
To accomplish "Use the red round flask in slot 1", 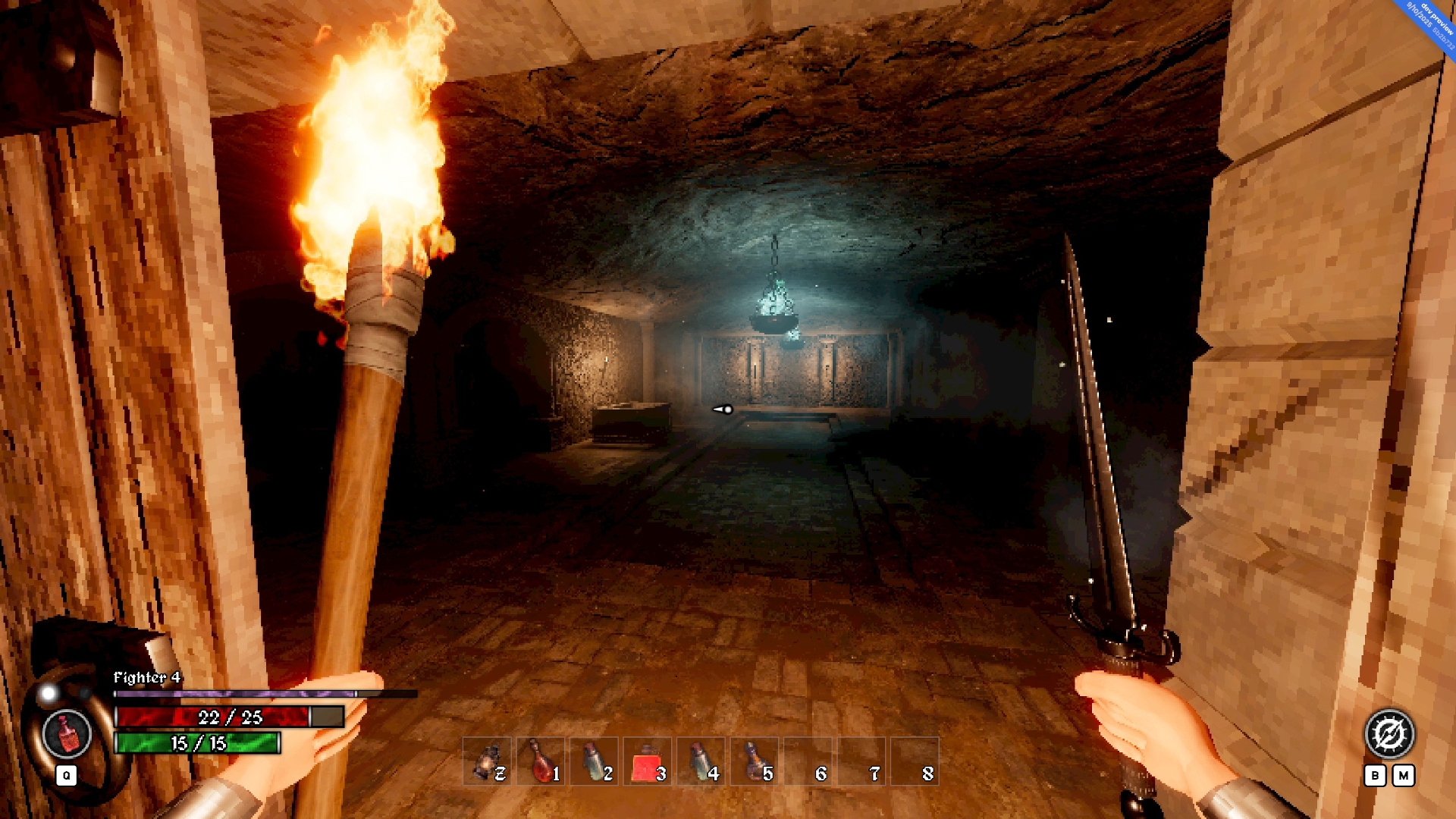I will 541,761.
